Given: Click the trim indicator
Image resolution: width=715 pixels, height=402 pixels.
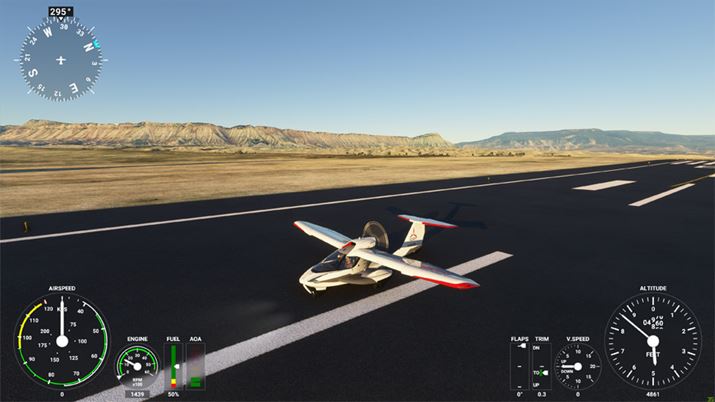Looking at the screenshot, I should click(540, 366).
